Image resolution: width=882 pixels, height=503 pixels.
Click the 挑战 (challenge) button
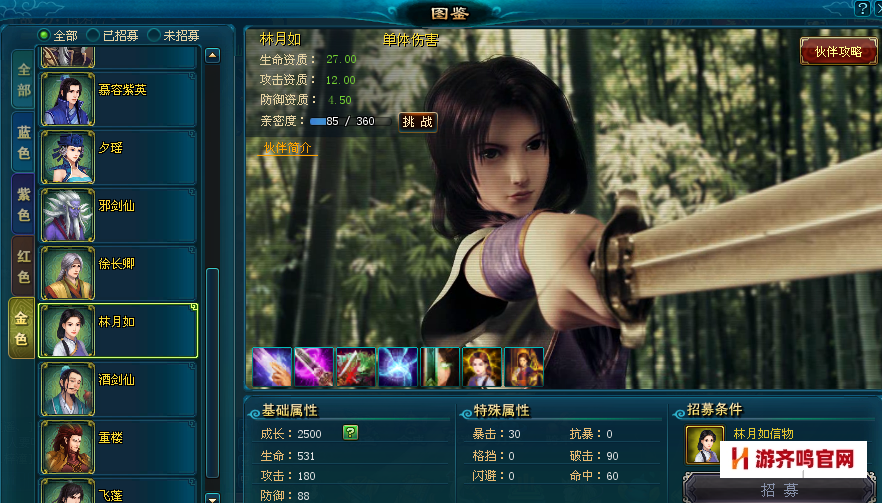[x=417, y=122]
